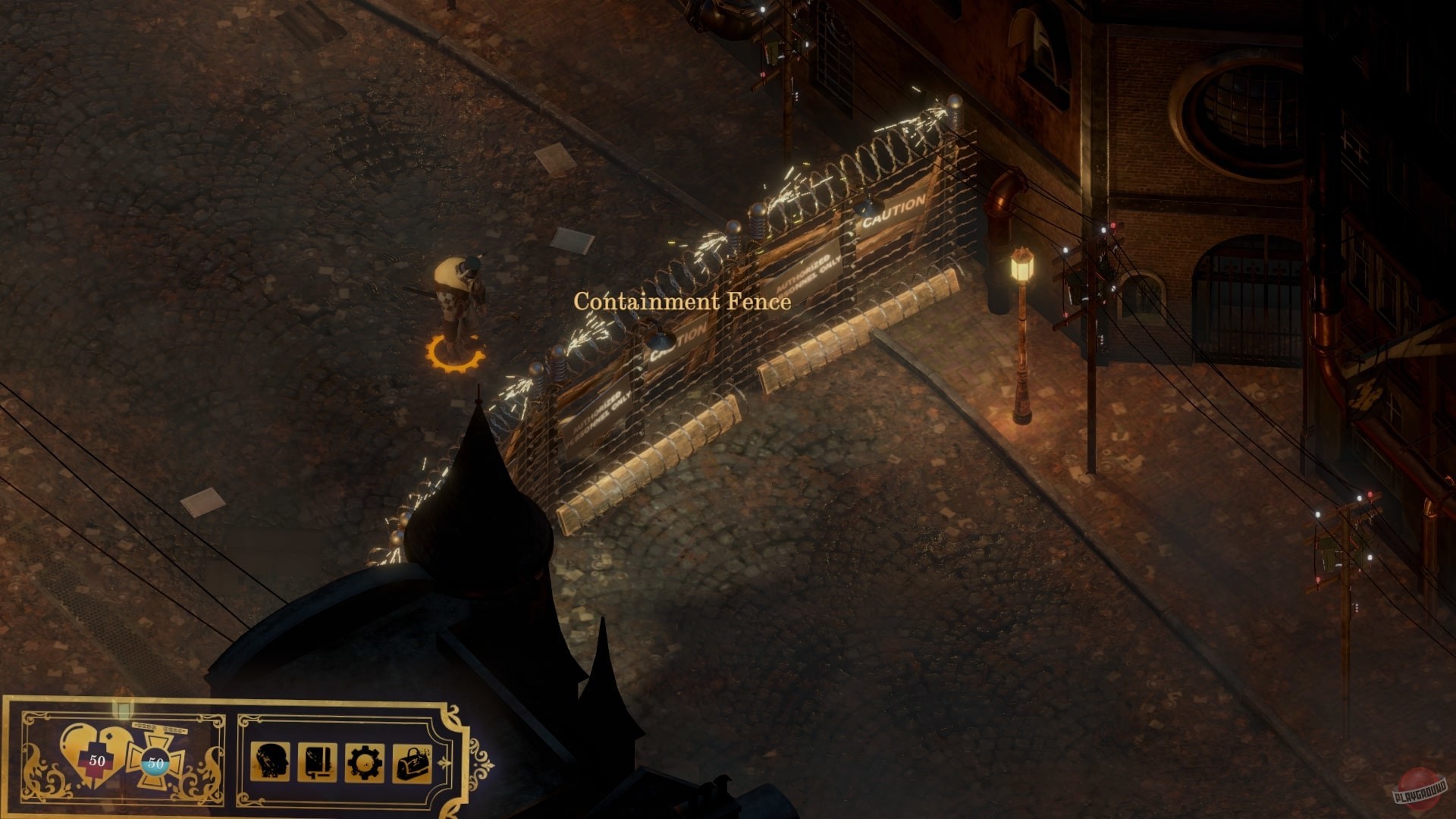This screenshot has width=1456, height=819.
Task: Open the journal book icon in HUD
Action: click(318, 763)
